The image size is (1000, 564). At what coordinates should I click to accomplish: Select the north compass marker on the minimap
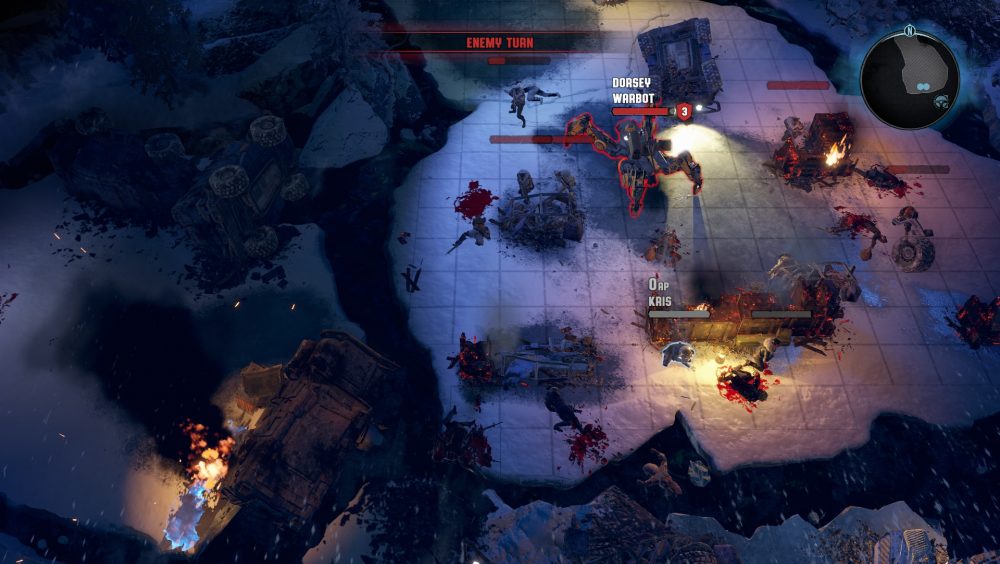tap(910, 29)
